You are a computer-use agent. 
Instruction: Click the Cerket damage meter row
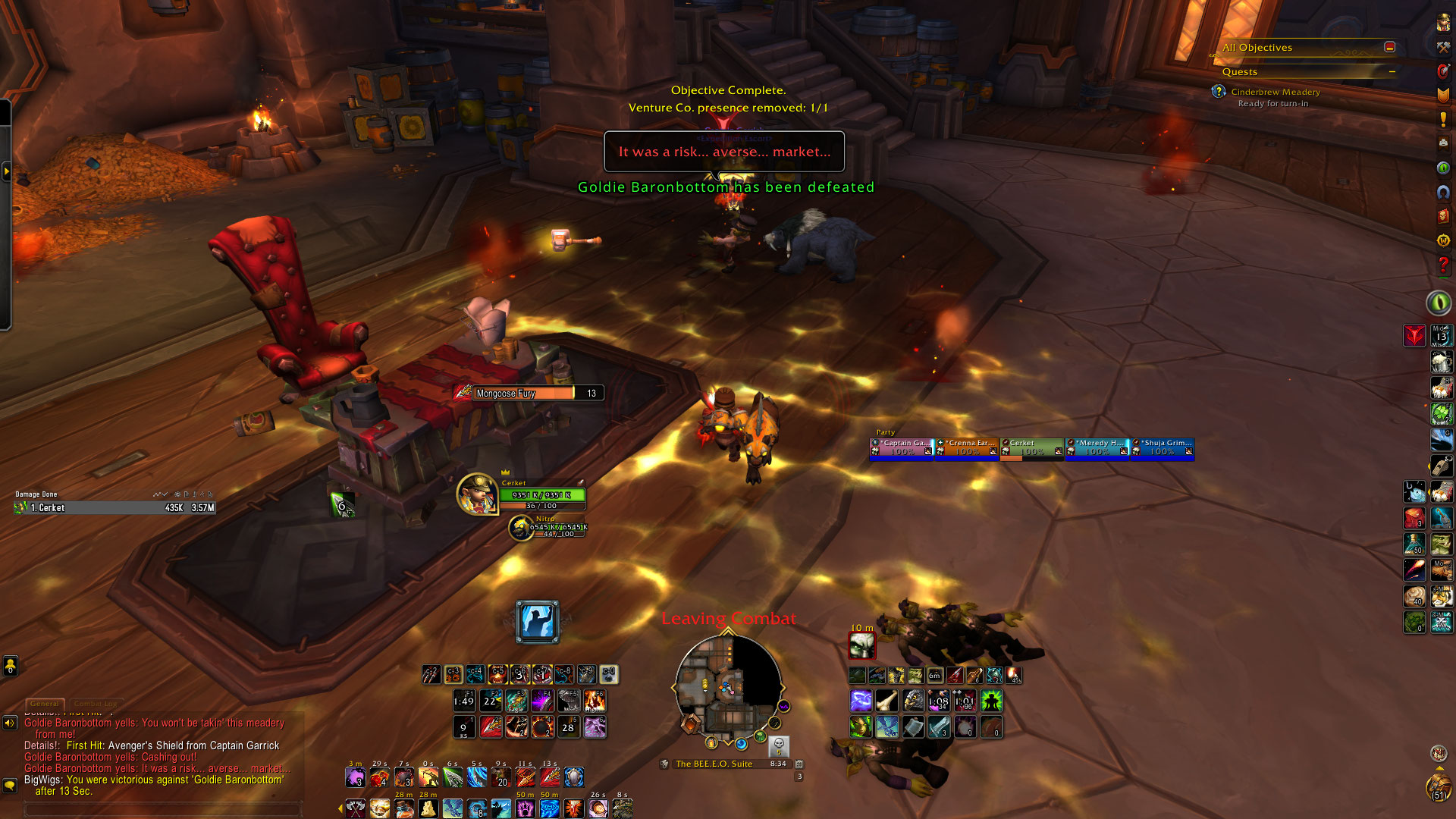point(114,508)
